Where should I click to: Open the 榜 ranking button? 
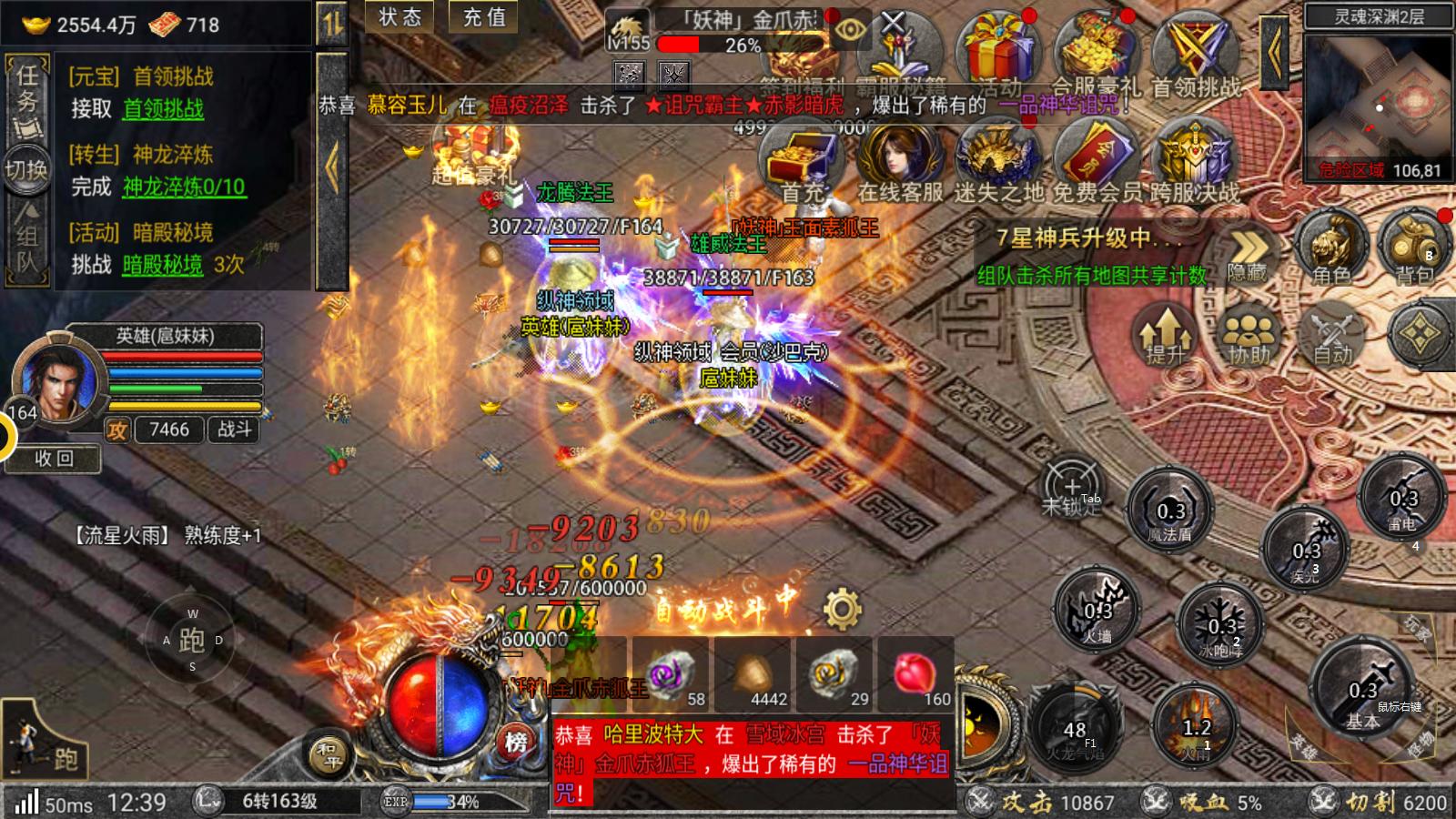click(x=516, y=742)
